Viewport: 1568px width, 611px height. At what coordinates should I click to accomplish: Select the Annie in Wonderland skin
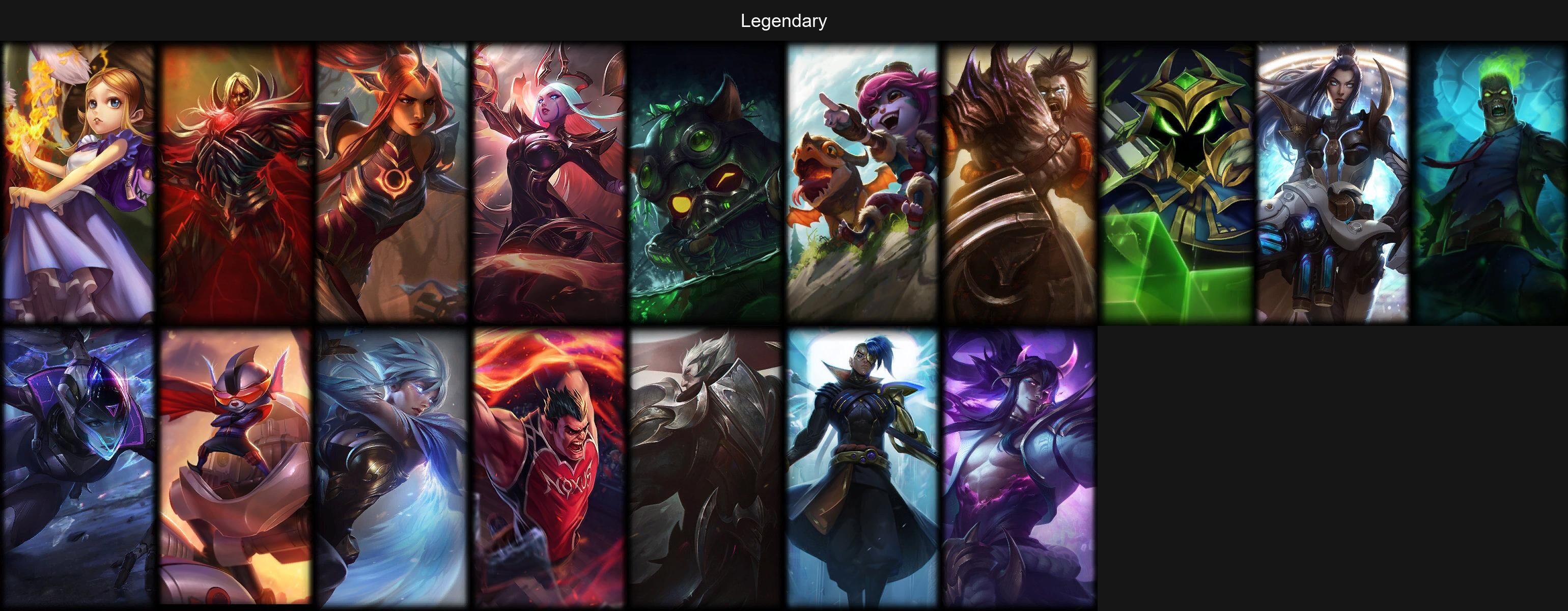pyautogui.click(x=78, y=183)
